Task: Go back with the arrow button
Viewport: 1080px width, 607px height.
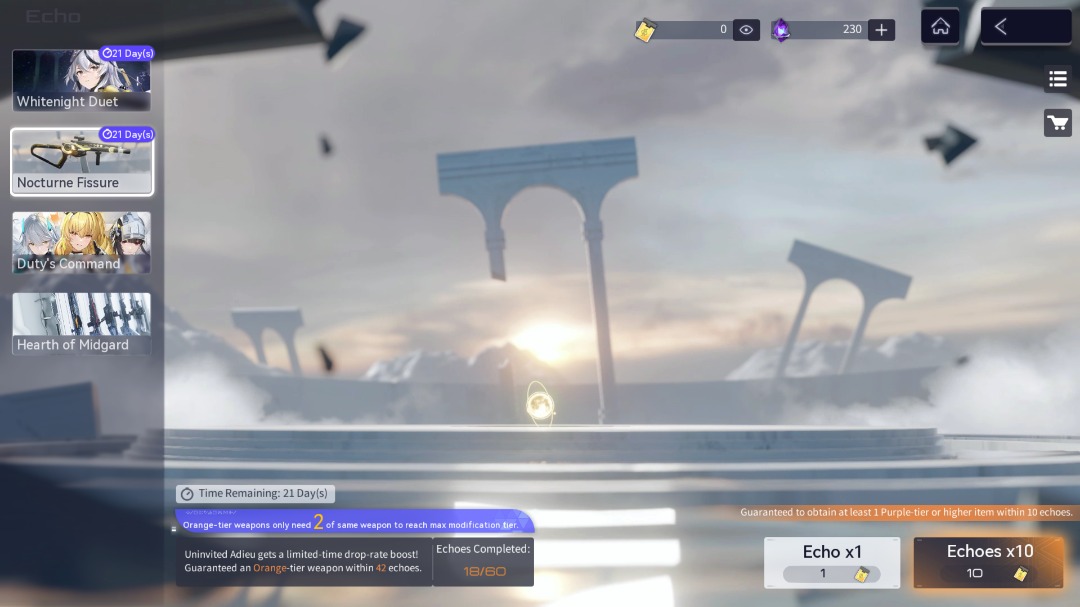Action: 1025,27
